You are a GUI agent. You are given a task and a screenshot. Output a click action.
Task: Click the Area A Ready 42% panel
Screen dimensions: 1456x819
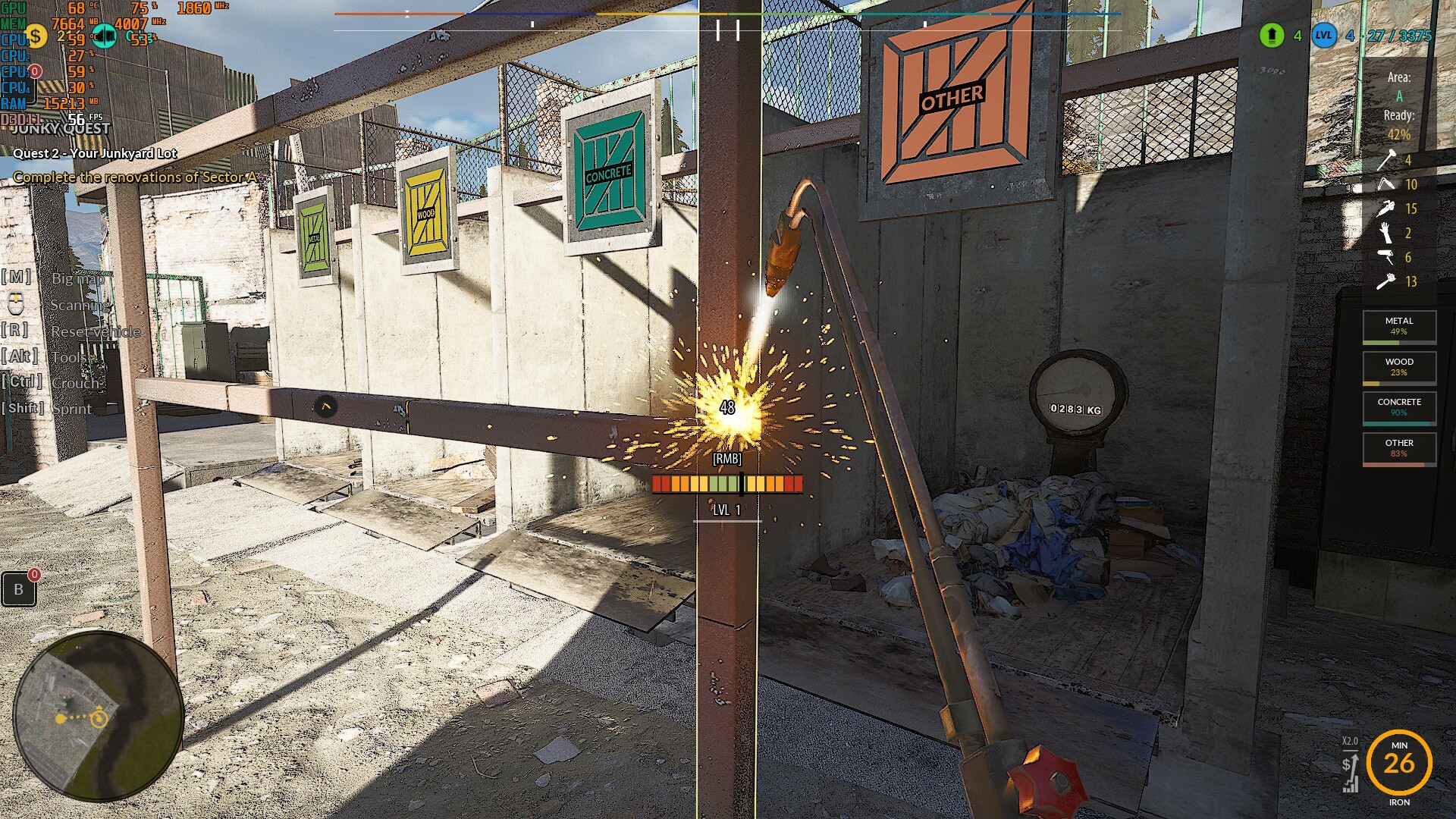pyautogui.click(x=1399, y=106)
